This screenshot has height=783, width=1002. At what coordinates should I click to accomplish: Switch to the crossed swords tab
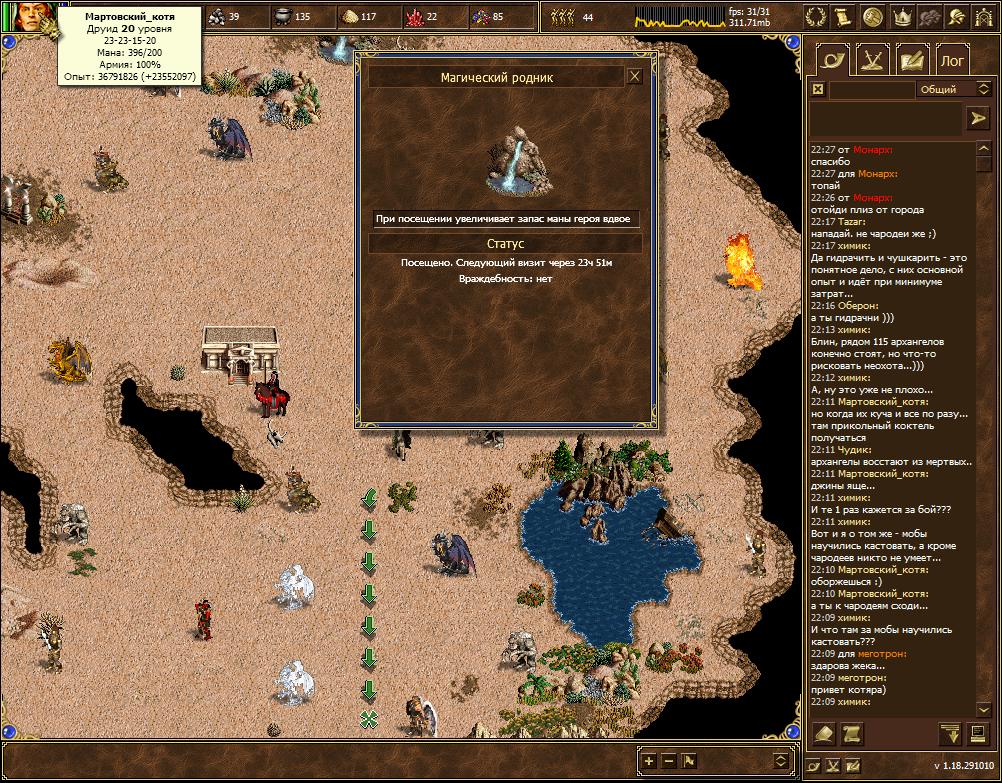[x=872, y=60]
